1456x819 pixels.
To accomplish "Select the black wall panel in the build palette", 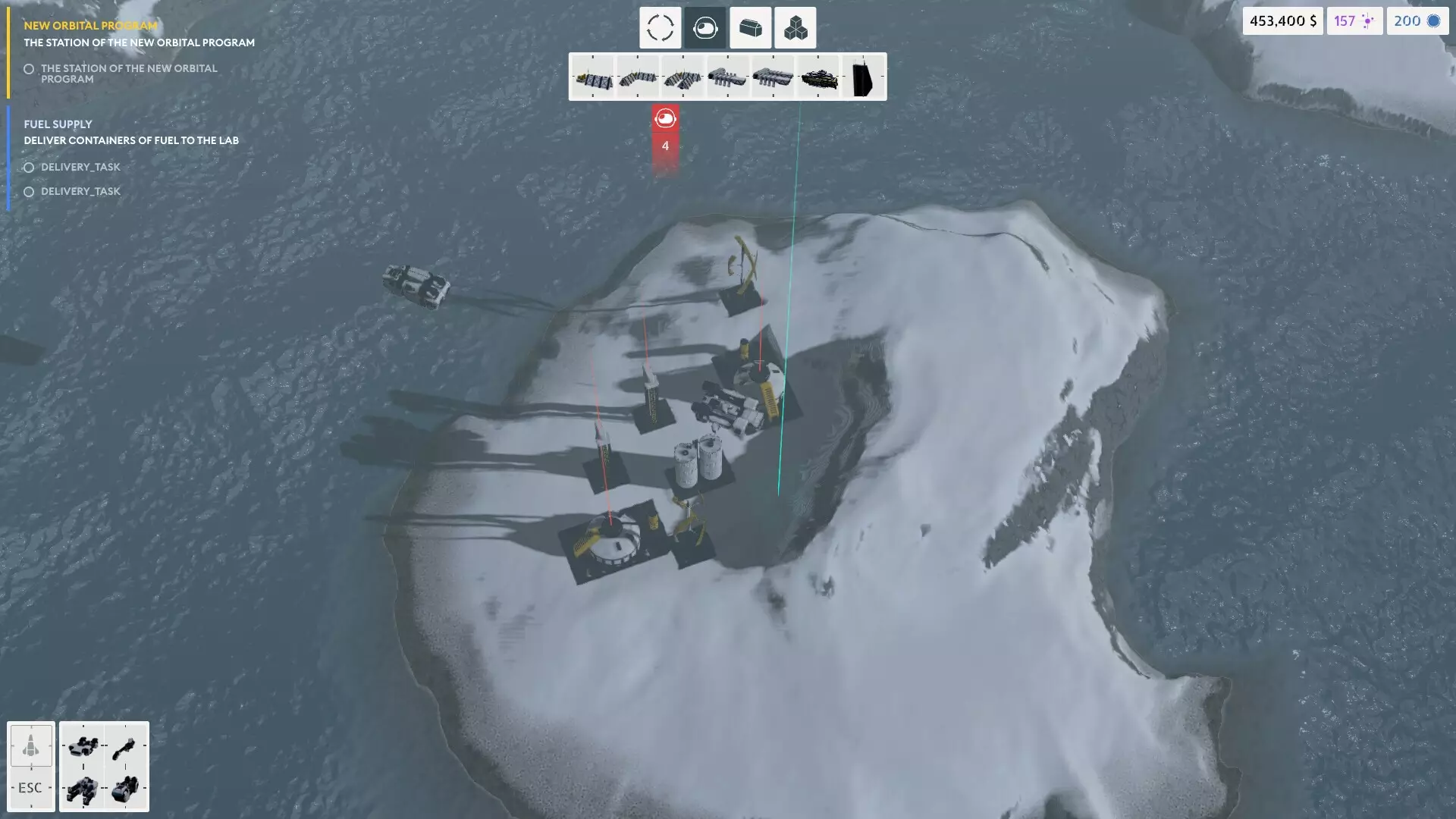I will (862, 76).
